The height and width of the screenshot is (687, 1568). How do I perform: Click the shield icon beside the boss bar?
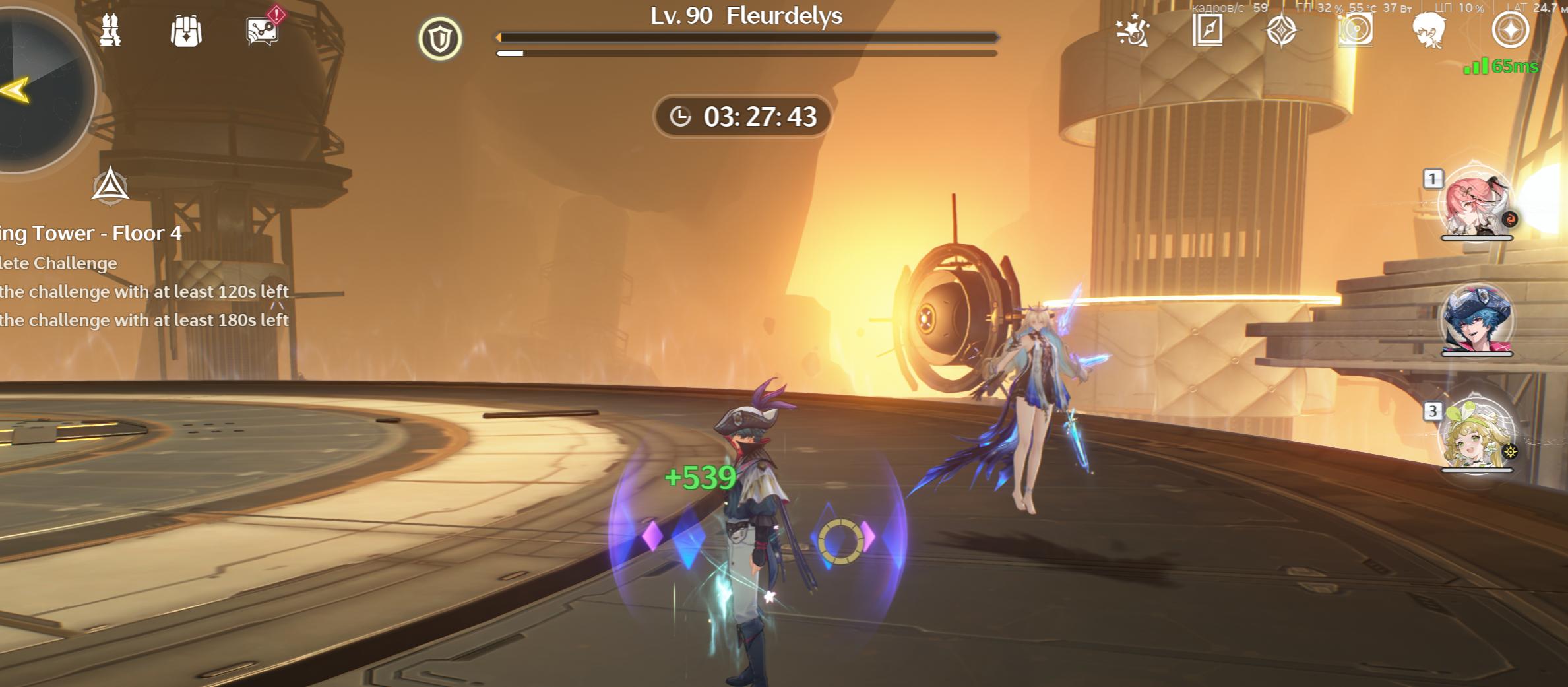(440, 39)
